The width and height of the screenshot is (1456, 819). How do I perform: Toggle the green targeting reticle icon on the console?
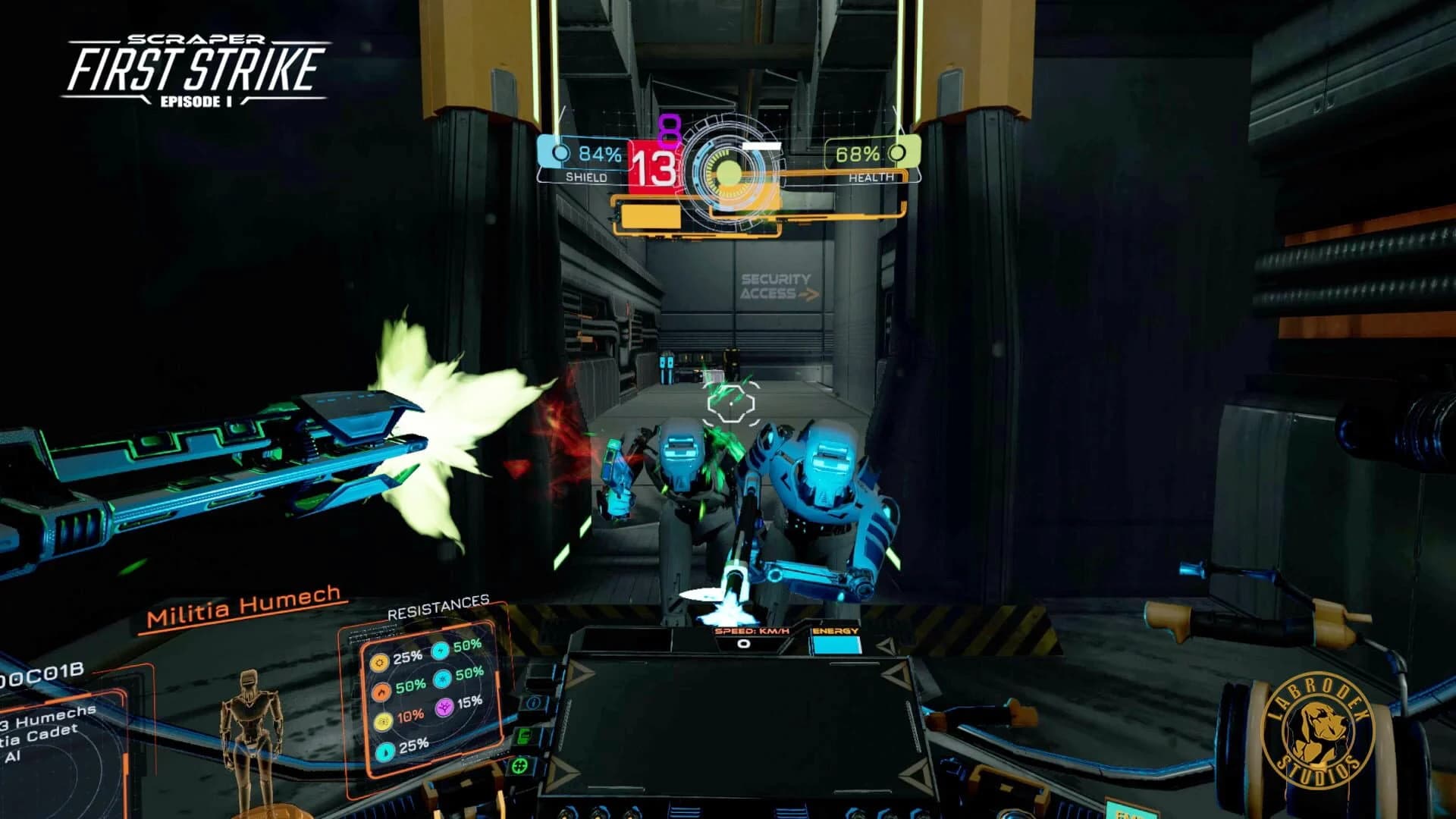(519, 766)
